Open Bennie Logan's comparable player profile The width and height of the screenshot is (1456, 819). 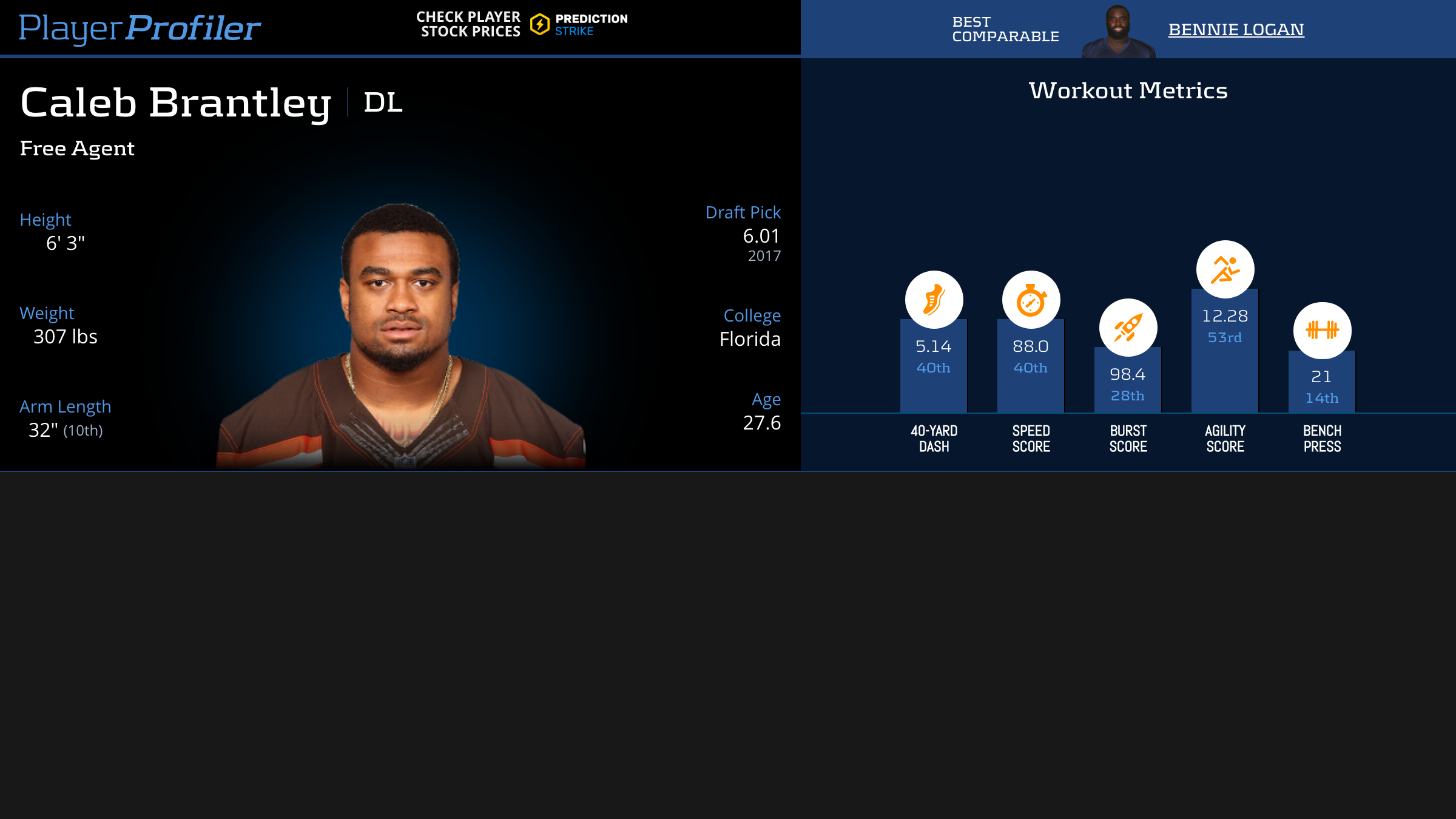1236,29
